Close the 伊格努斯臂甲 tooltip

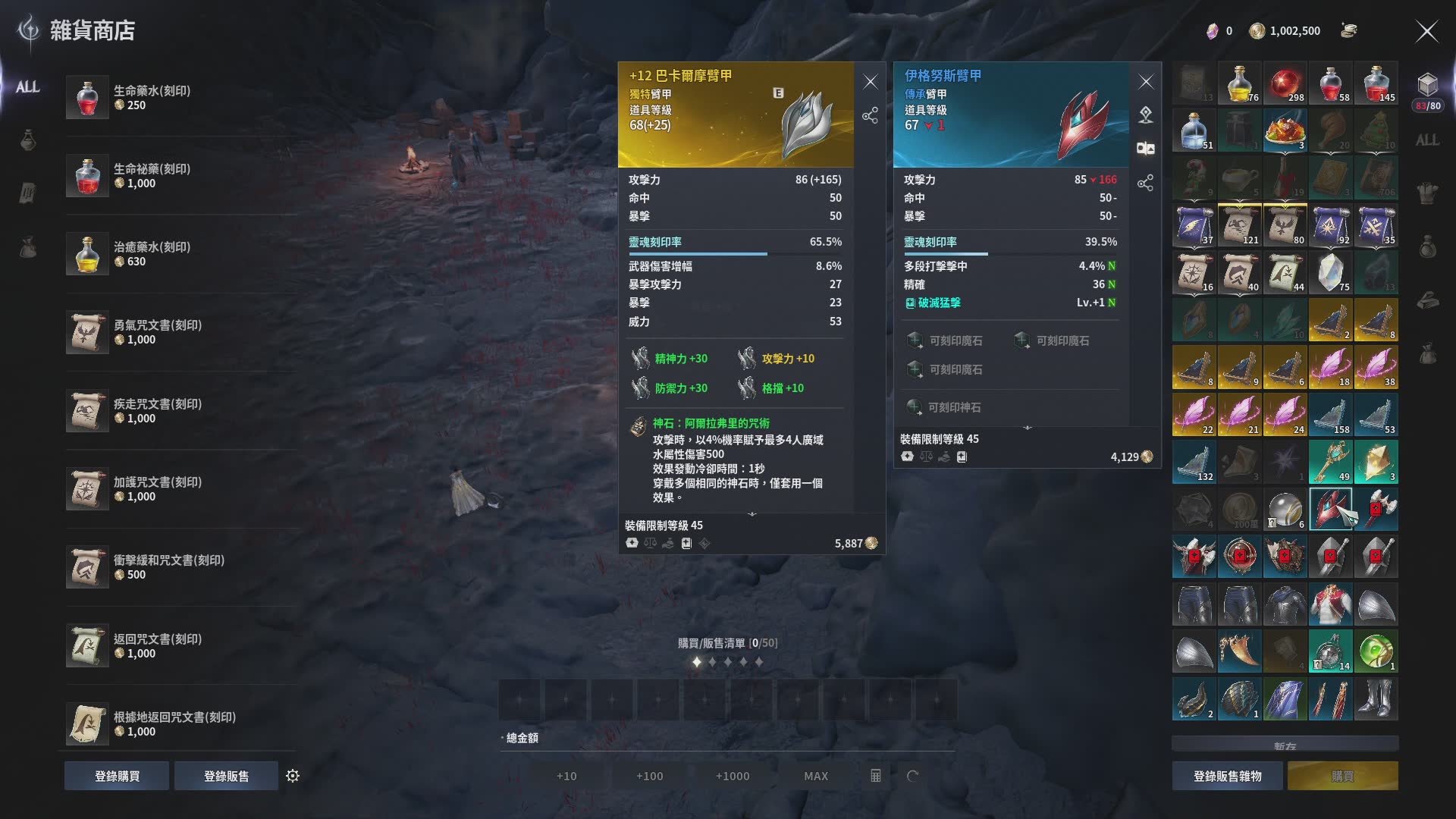coord(1145,82)
